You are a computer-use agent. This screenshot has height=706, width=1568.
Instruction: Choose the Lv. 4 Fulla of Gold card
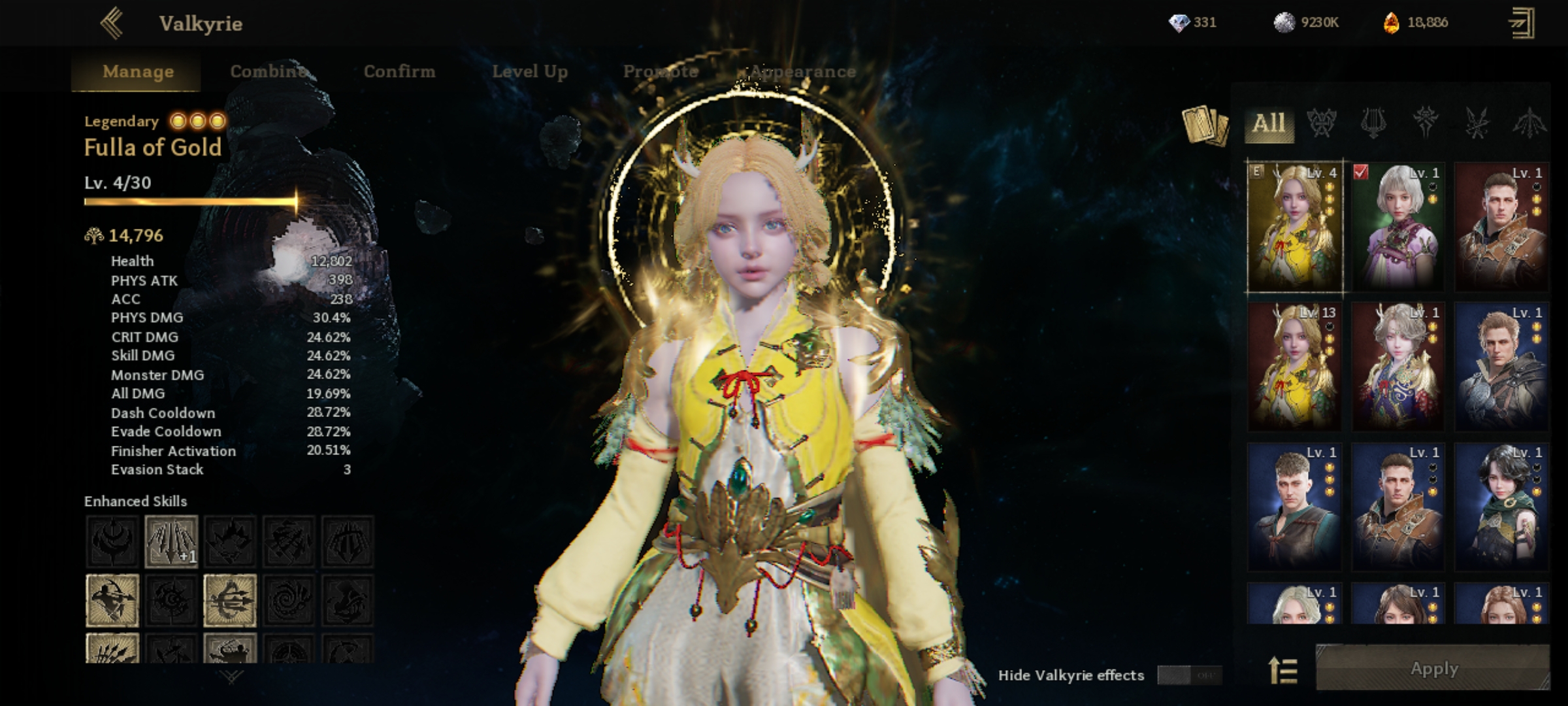click(x=1294, y=226)
